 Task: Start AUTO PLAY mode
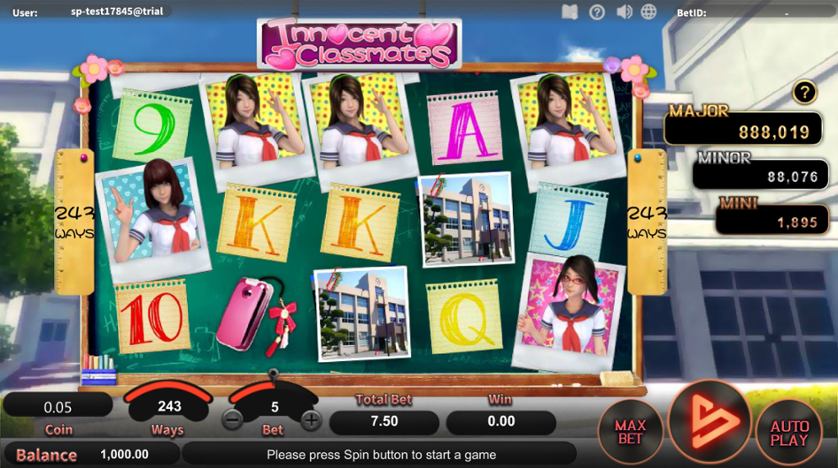tap(789, 432)
